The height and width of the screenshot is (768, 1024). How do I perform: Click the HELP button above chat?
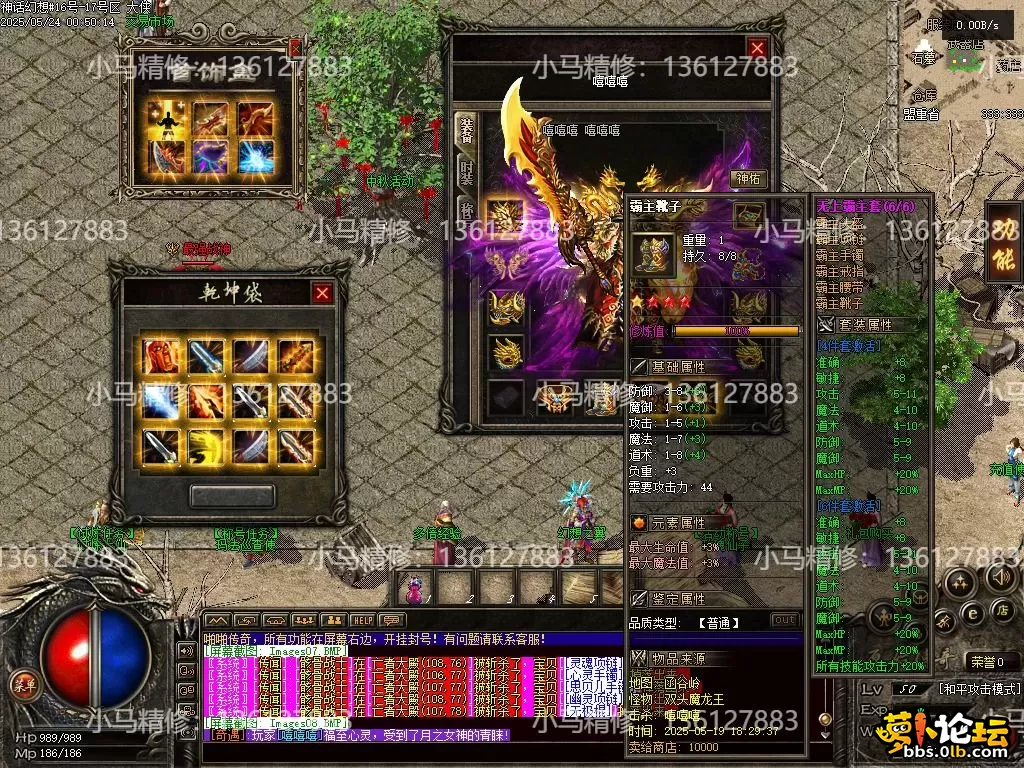point(362,621)
